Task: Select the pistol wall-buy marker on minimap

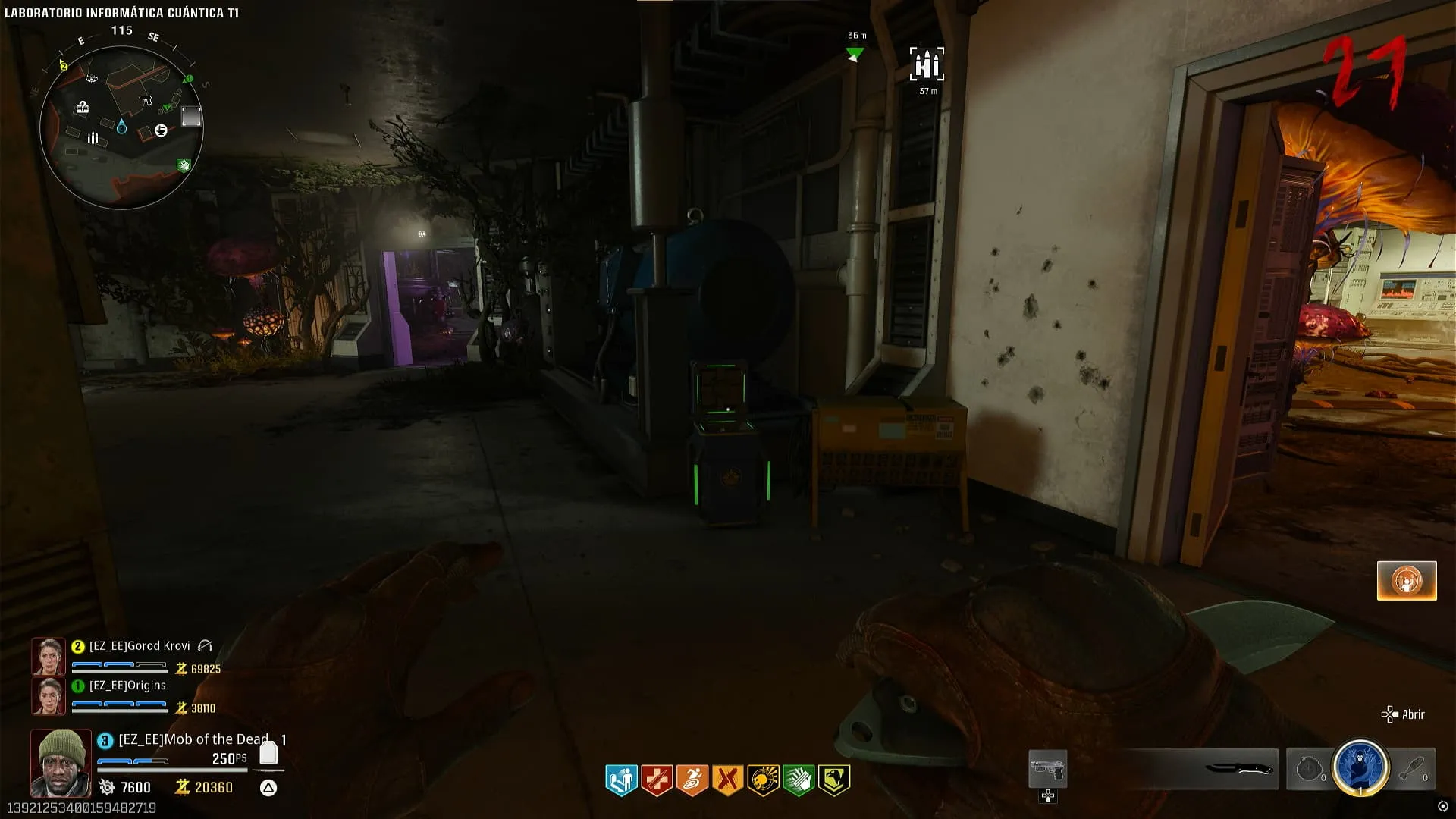Action: pyautogui.click(x=146, y=99)
